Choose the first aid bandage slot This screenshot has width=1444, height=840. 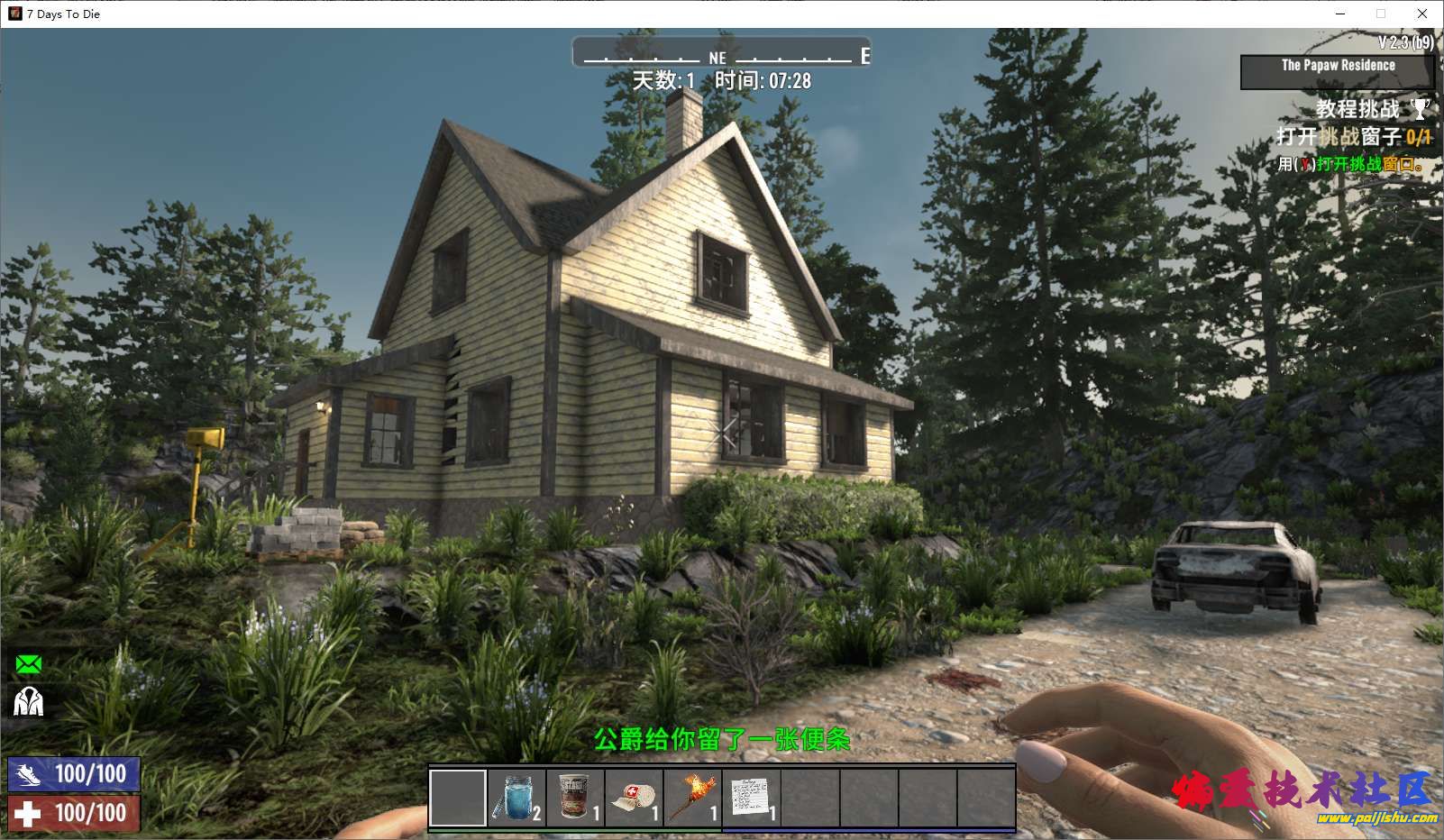634,798
